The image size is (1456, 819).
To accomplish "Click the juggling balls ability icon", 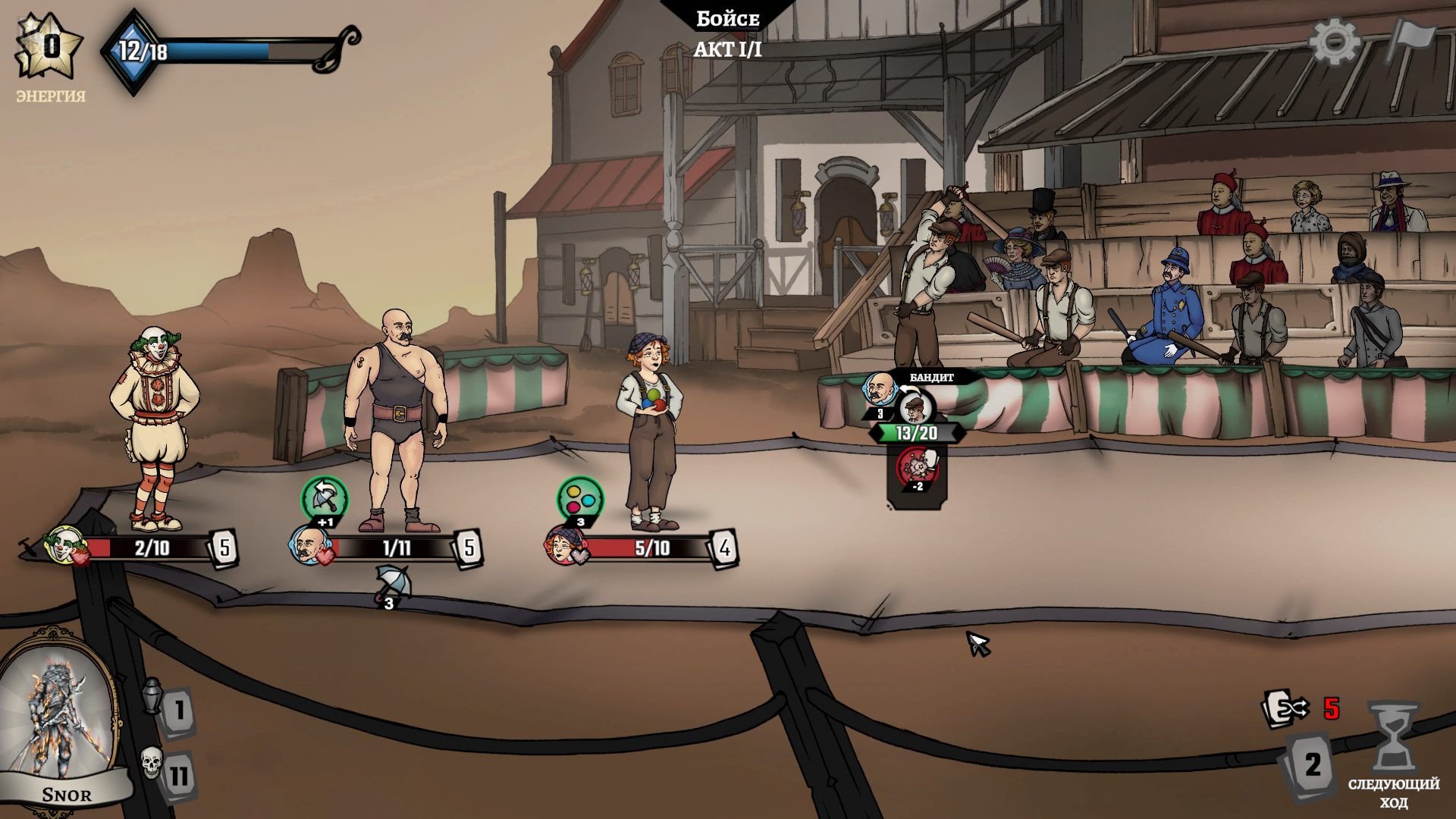I will point(580,497).
